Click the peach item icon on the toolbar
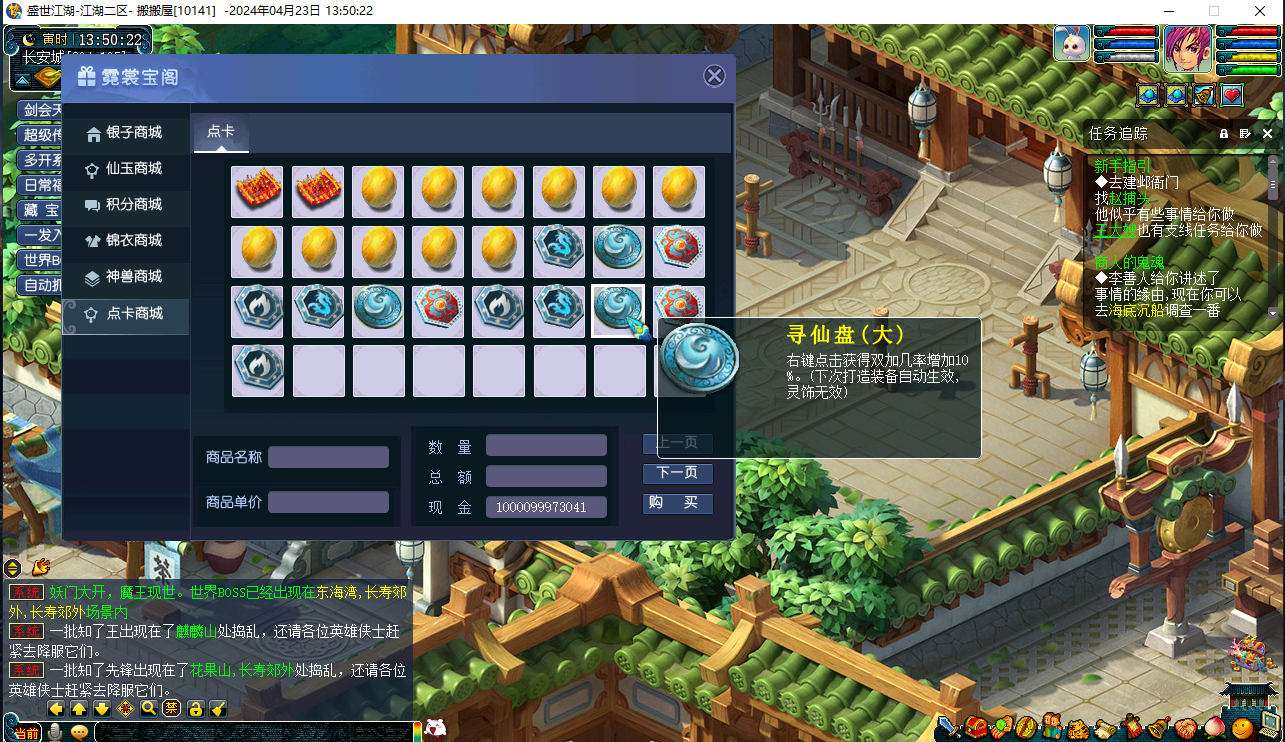 (x=1213, y=727)
